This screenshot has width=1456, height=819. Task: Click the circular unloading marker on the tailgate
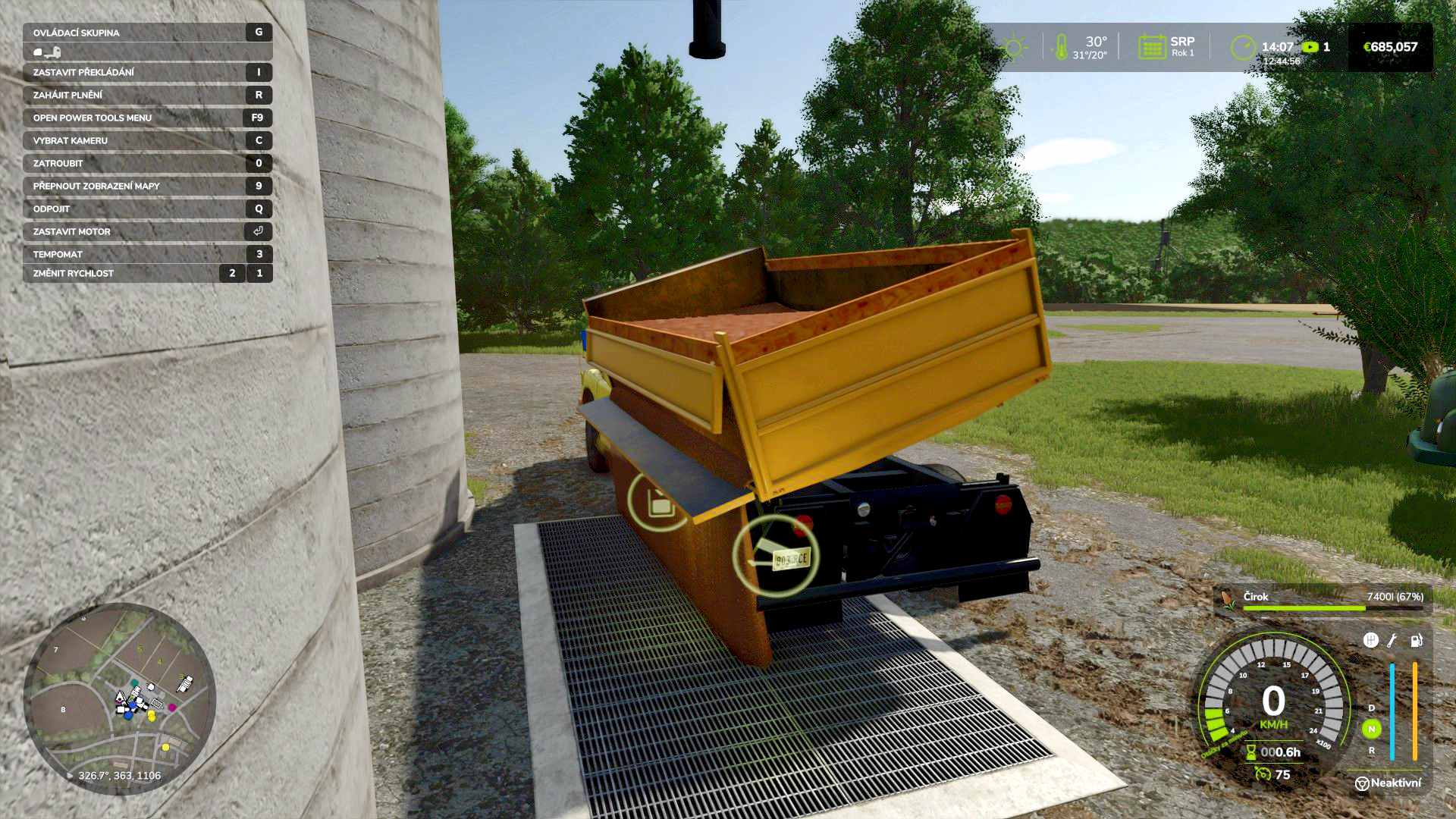(659, 501)
